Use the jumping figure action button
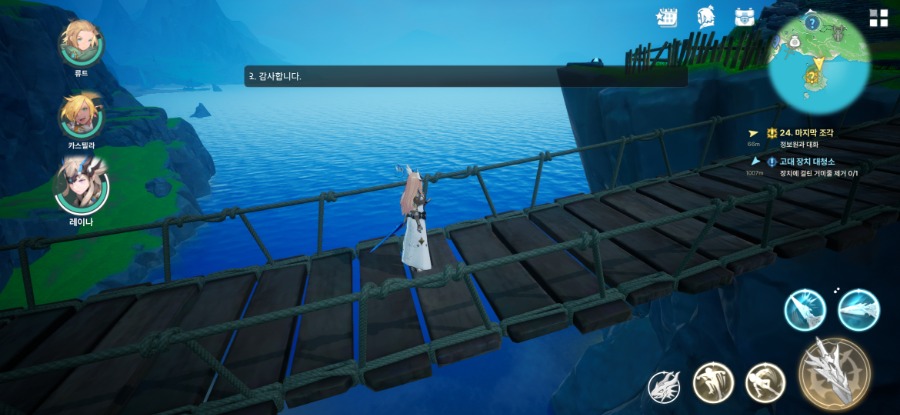Image resolution: width=900 pixels, height=415 pixels. [x=714, y=381]
